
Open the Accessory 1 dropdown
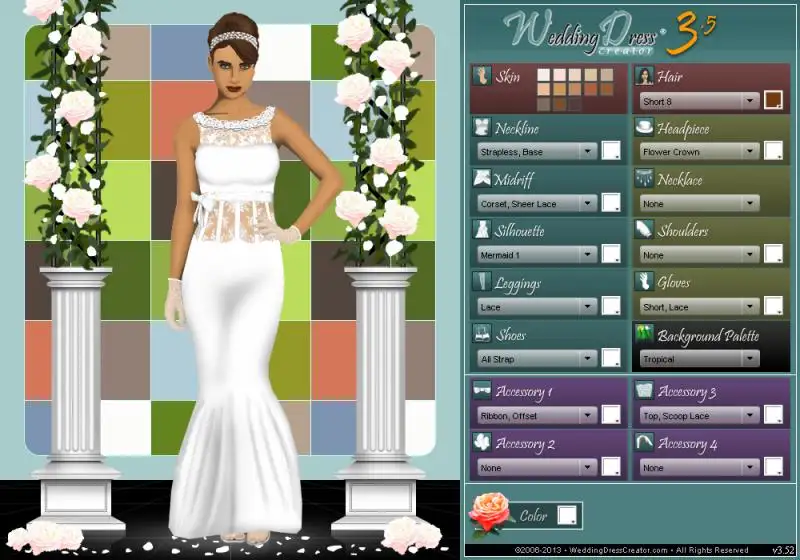pos(536,415)
